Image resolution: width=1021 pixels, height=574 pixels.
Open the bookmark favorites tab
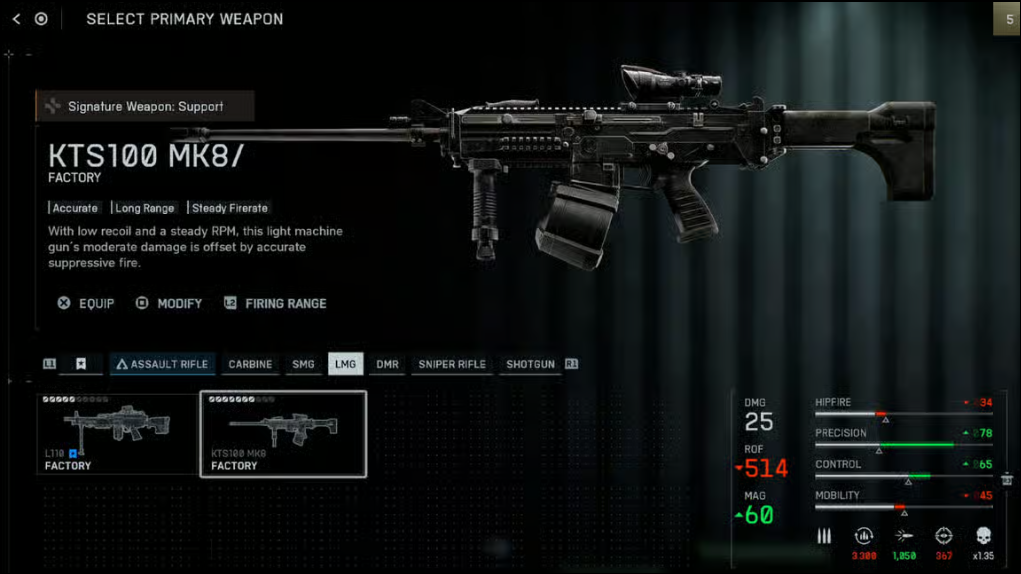[x=81, y=364]
